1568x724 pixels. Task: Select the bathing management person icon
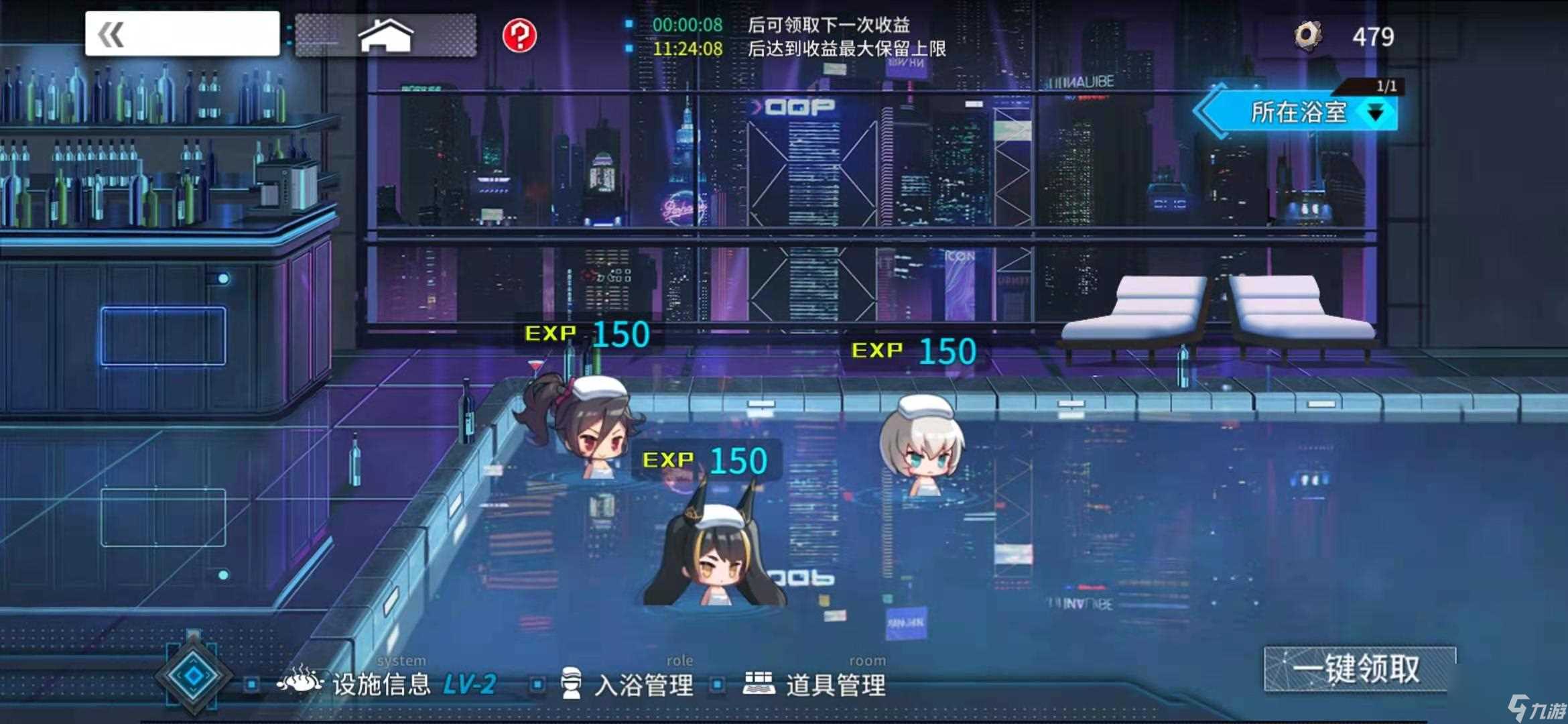pos(572,684)
